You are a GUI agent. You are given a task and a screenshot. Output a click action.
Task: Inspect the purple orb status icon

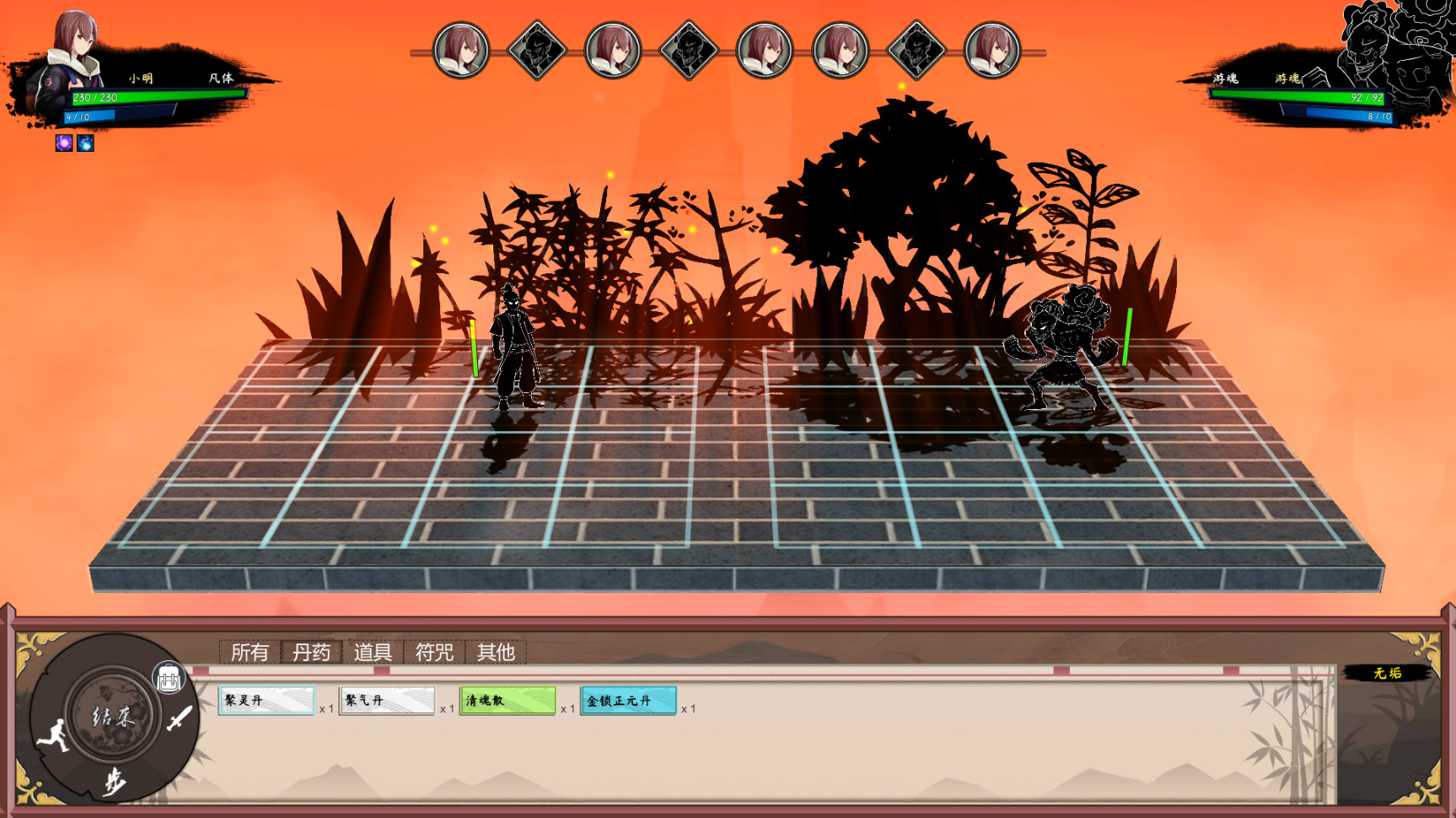coord(64,143)
